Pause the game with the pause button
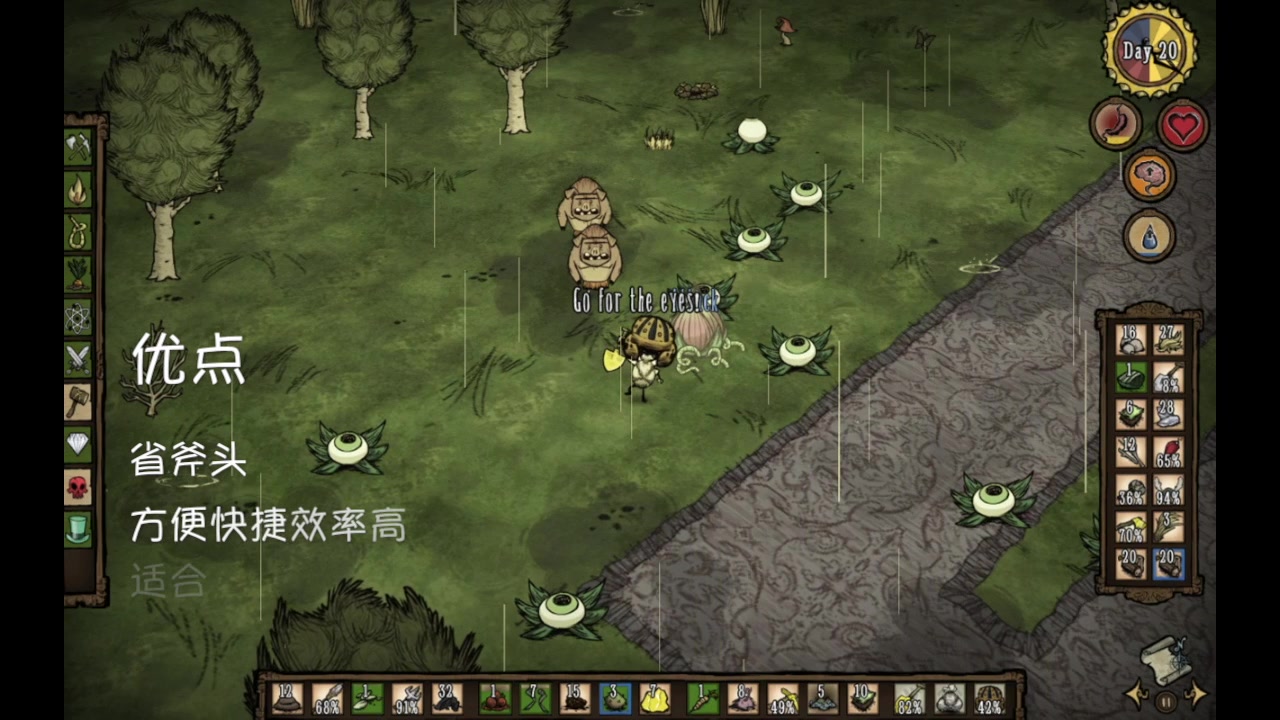This screenshot has width=1280, height=720. (1164, 700)
